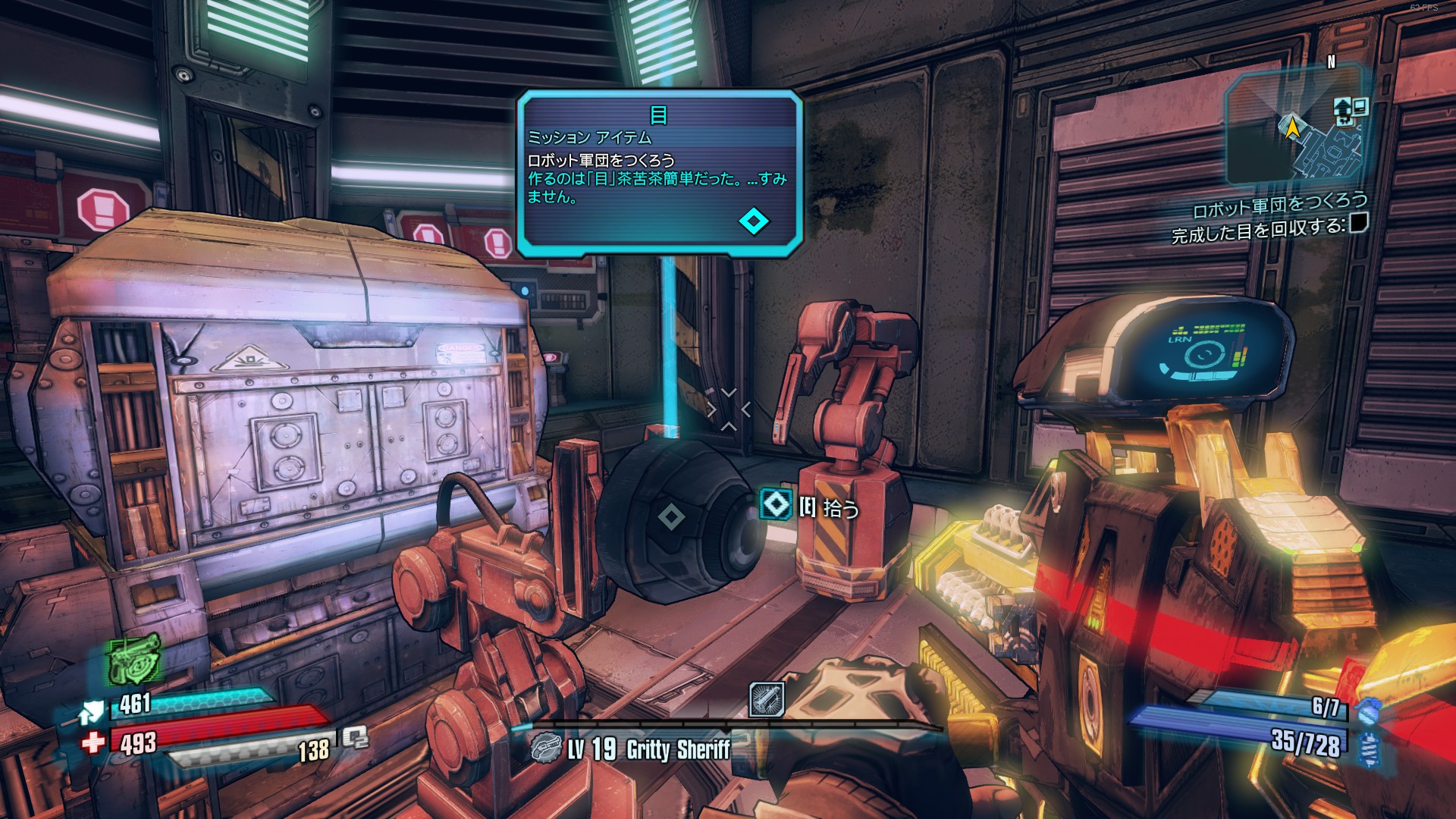Screen dimensions: 1456x819
Task: Click the objective checkbox for 完成した目を回収する
Action: (1358, 223)
